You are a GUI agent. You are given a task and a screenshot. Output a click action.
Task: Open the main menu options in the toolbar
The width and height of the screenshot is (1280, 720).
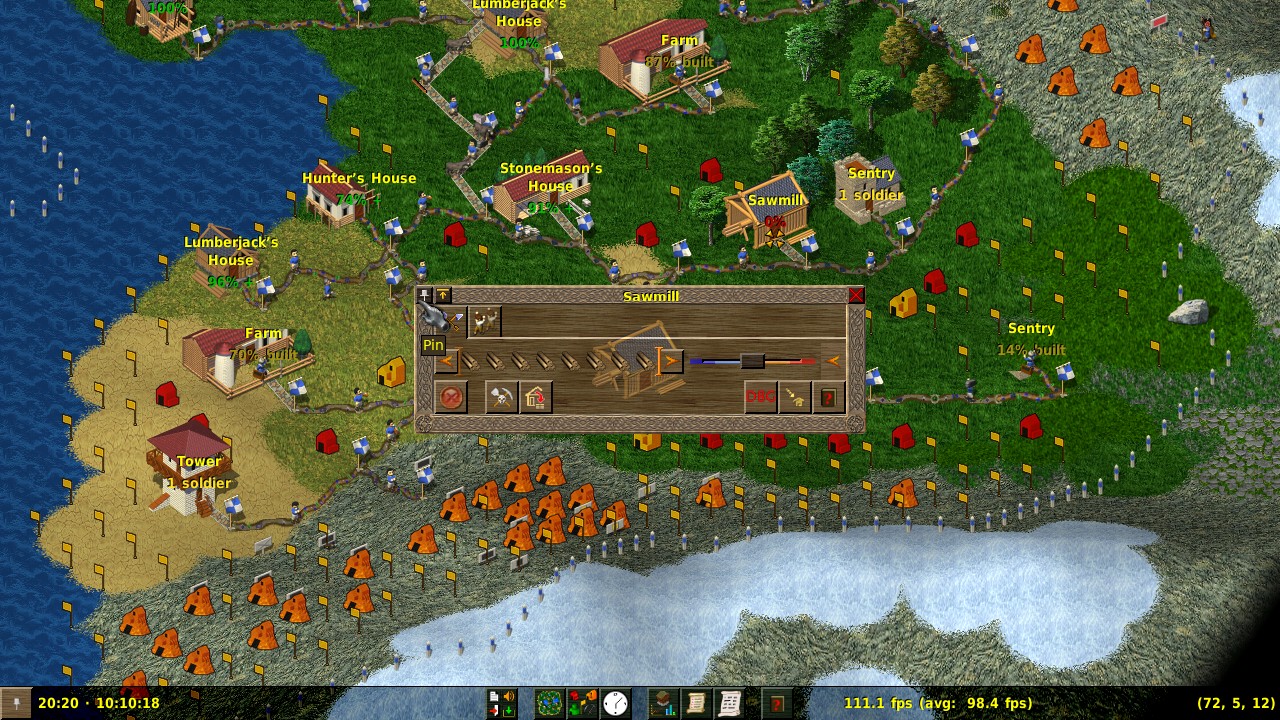click(x=502, y=703)
